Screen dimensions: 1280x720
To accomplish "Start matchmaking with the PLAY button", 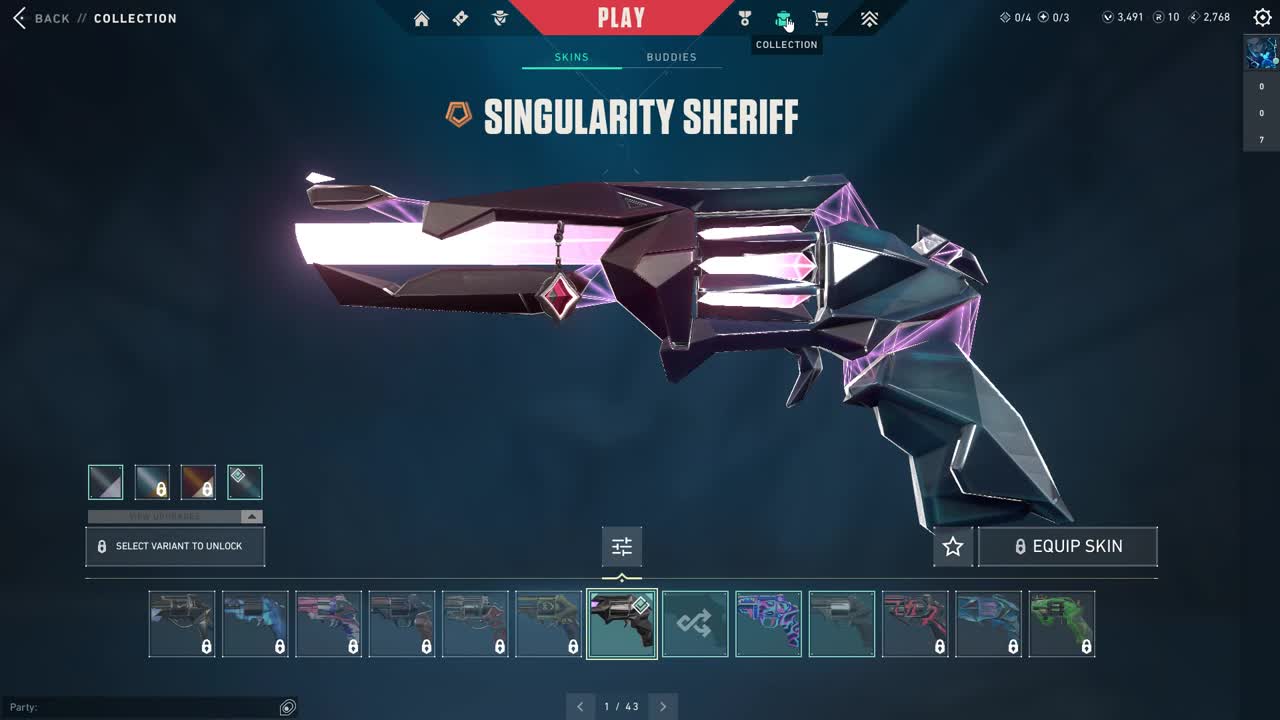I will [621, 18].
